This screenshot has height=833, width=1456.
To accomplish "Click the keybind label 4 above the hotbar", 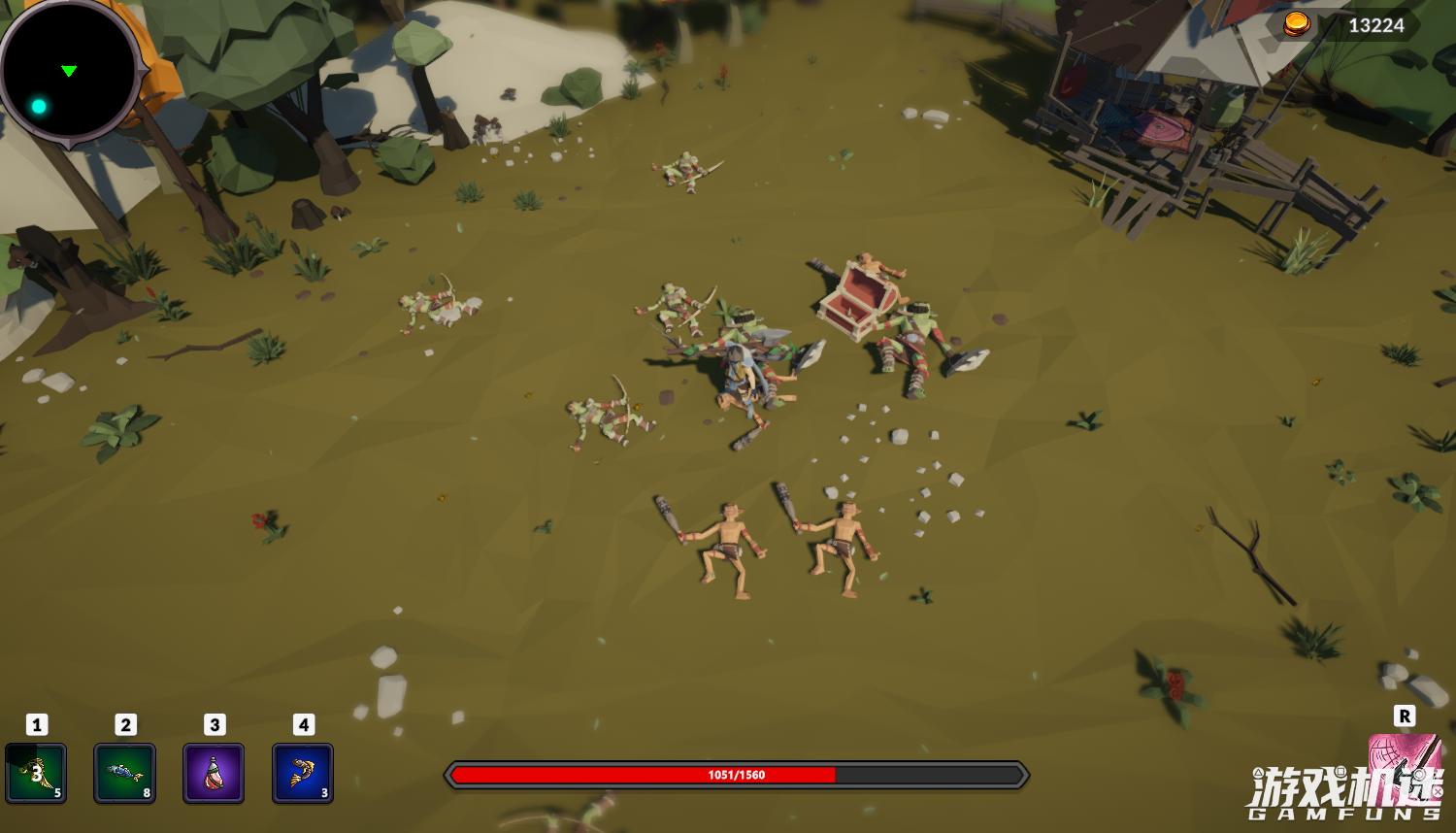I will [x=303, y=723].
